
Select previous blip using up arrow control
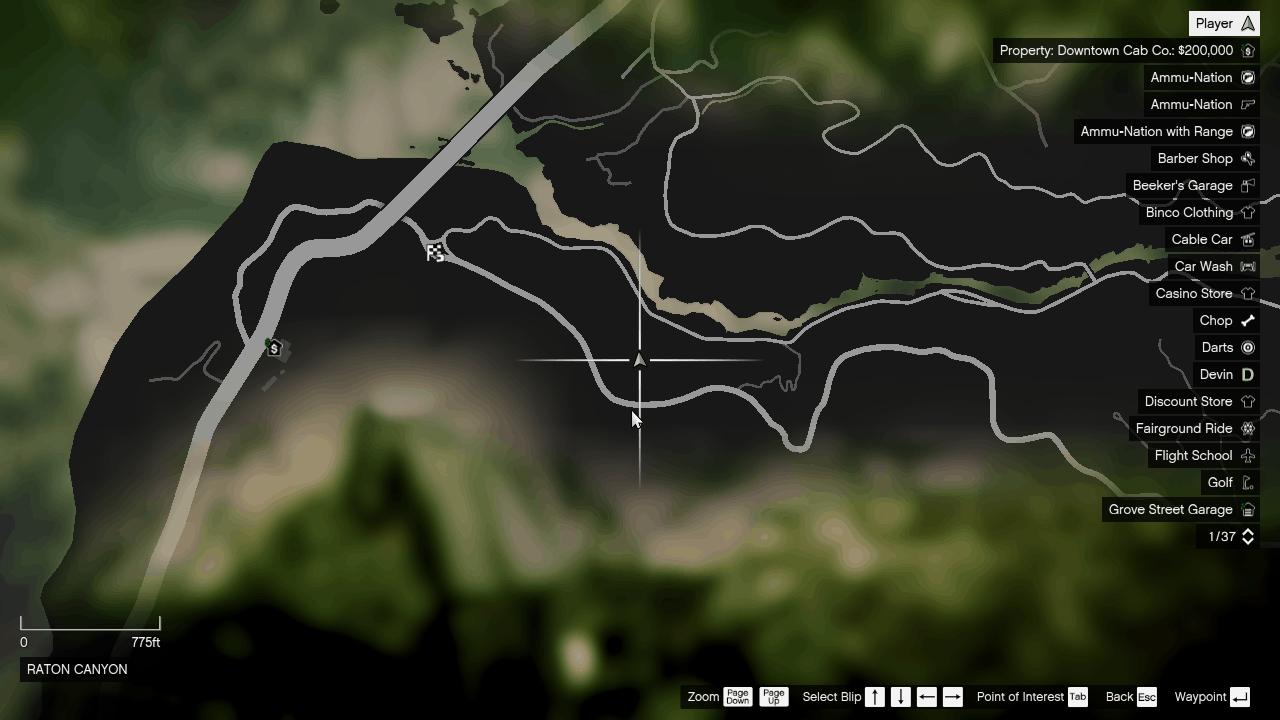coord(874,697)
